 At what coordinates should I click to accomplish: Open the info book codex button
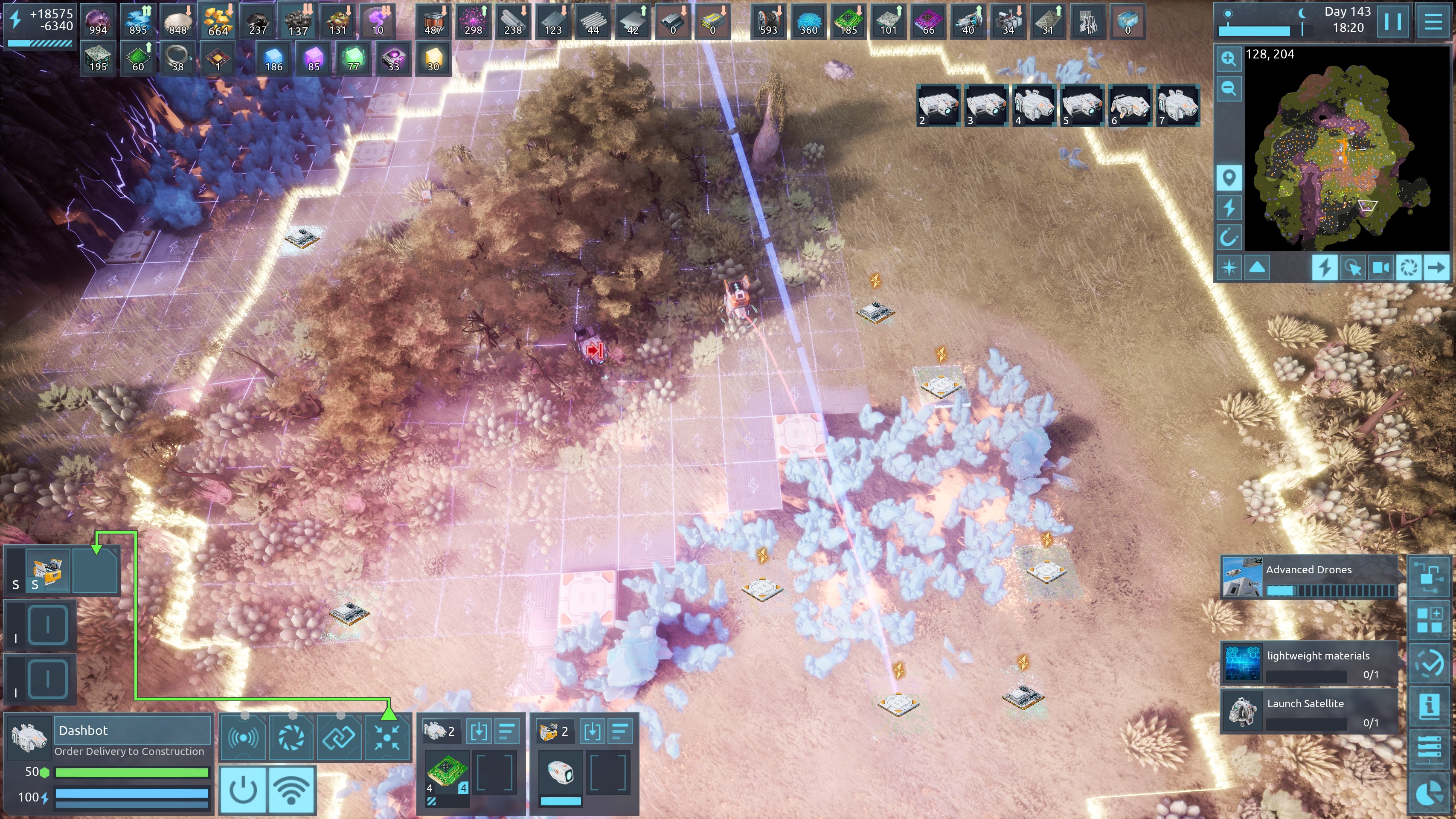pos(1430,706)
